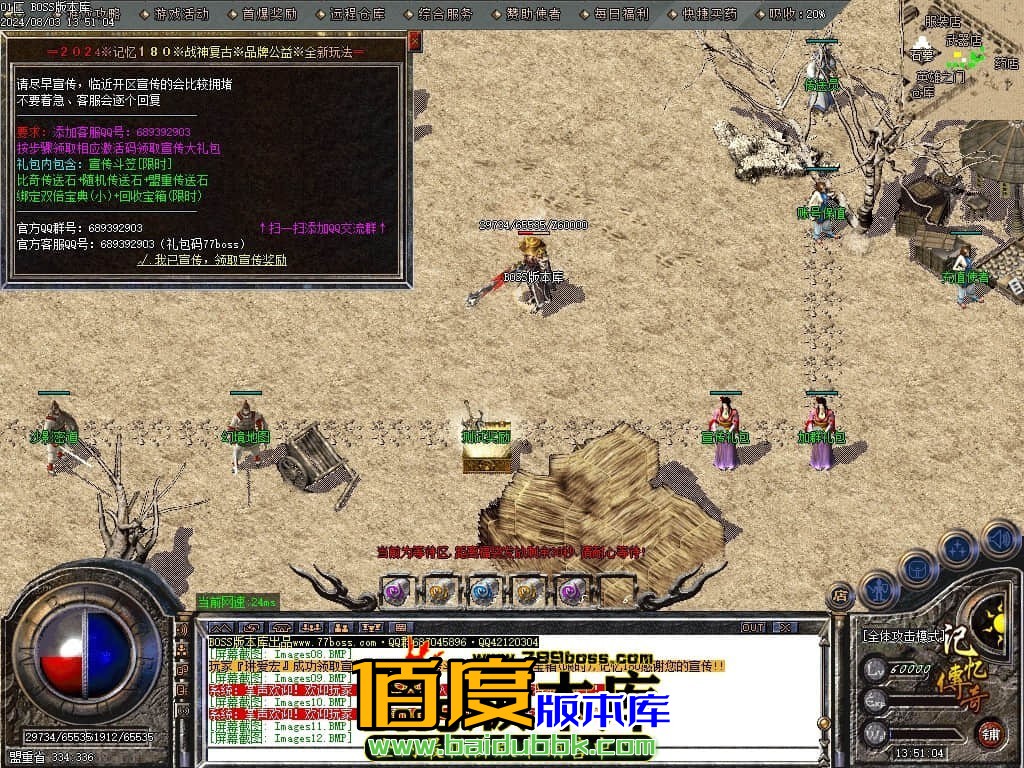The height and width of the screenshot is (768, 1024).
Task: Open the 每日福利 daily rewards
Action: pos(620,14)
